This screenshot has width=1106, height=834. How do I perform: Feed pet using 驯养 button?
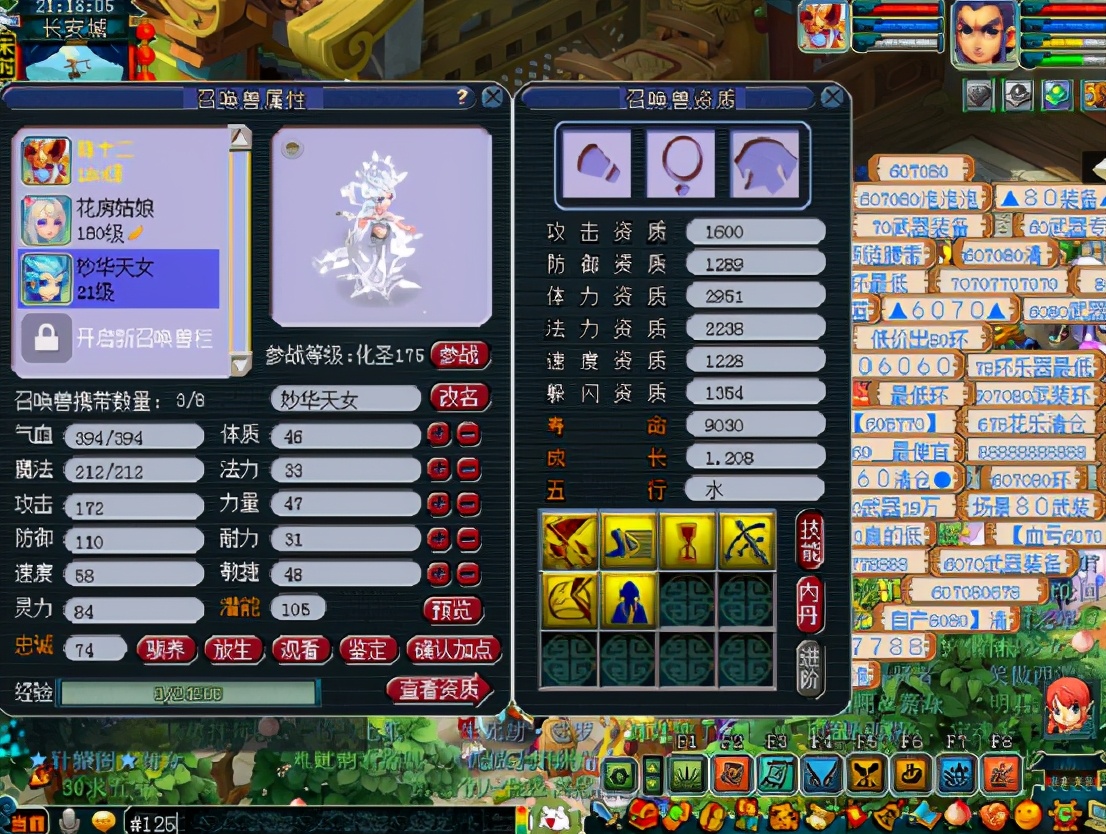166,650
